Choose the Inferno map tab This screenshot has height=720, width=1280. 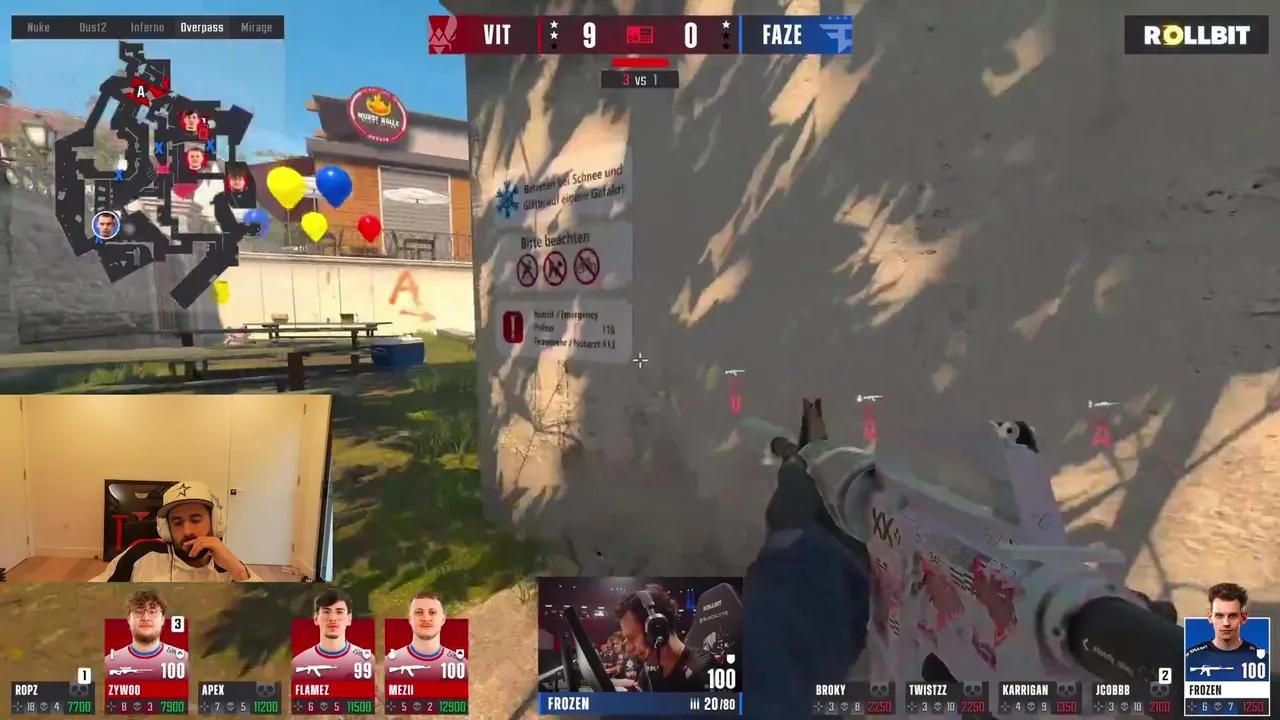pos(147,27)
